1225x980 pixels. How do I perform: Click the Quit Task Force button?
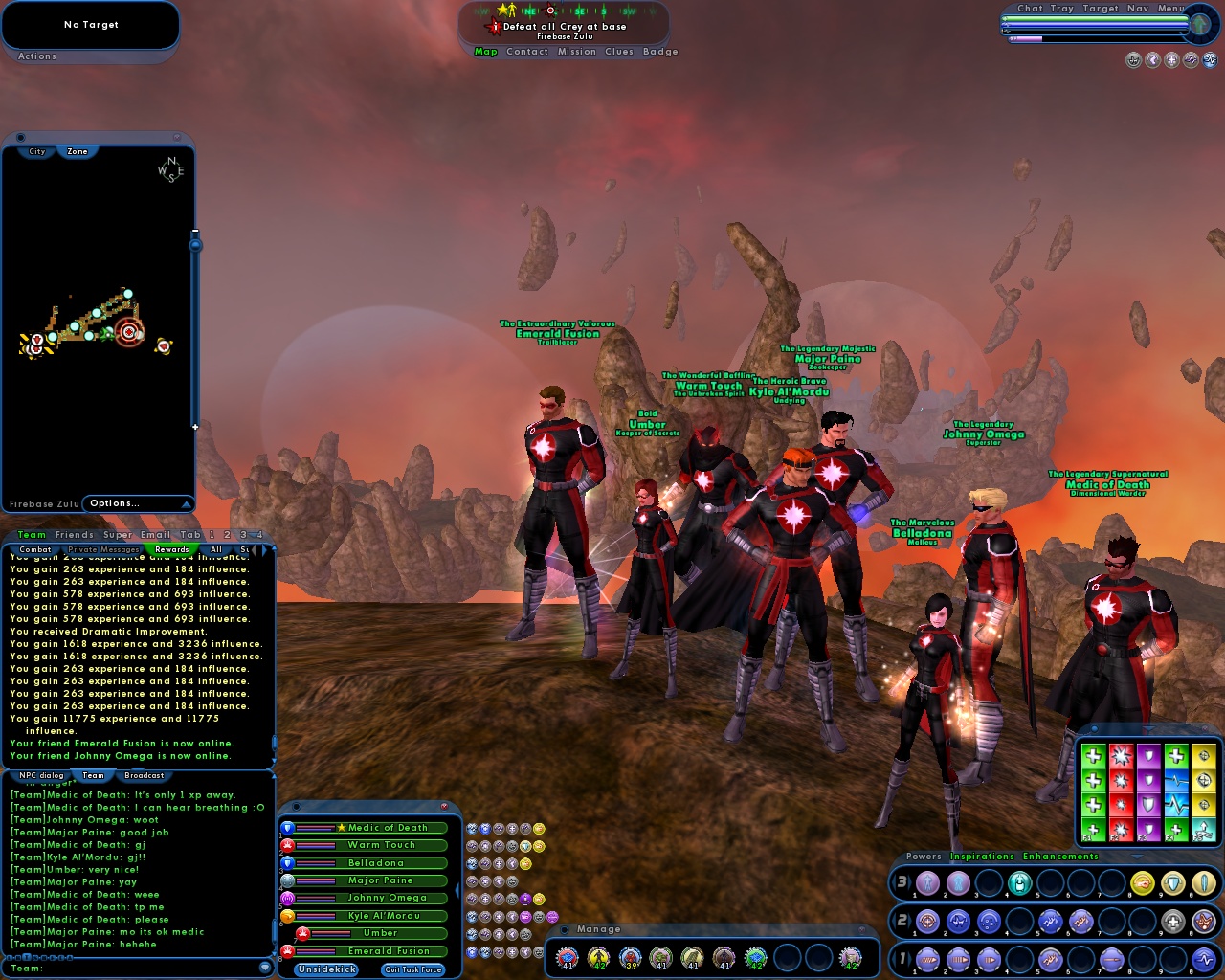point(412,969)
